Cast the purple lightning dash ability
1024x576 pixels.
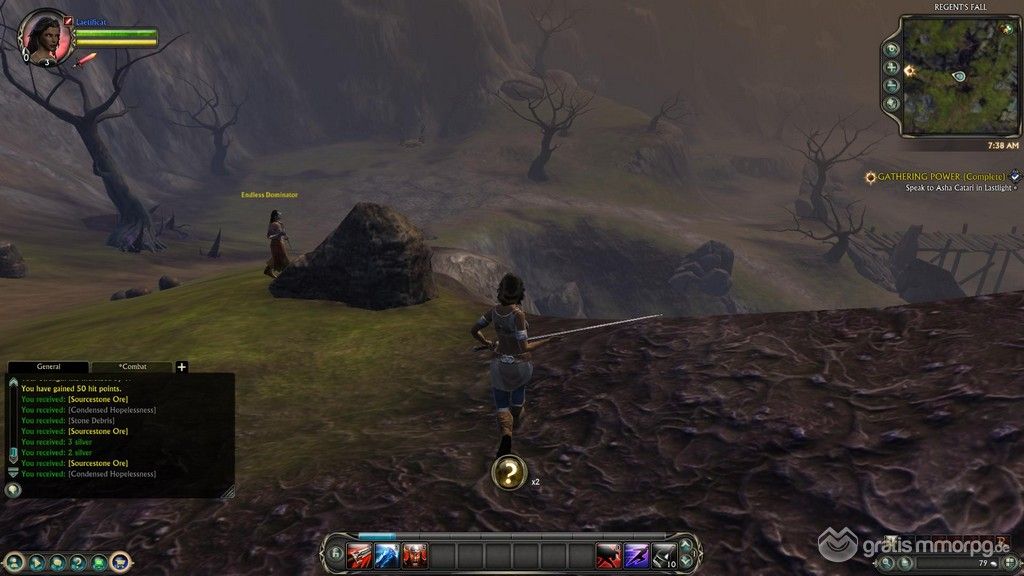636,555
